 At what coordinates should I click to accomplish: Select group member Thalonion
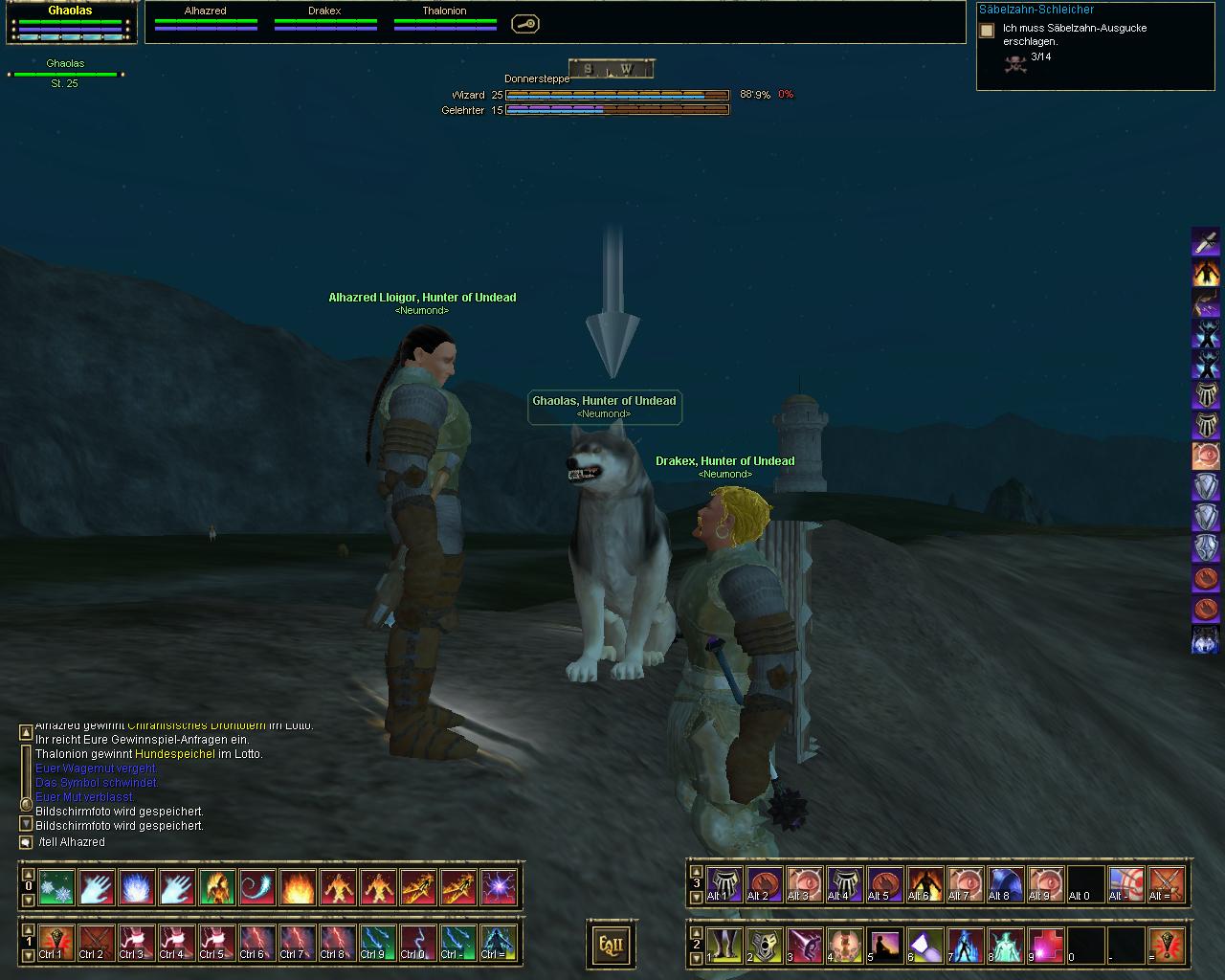(445, 17)
